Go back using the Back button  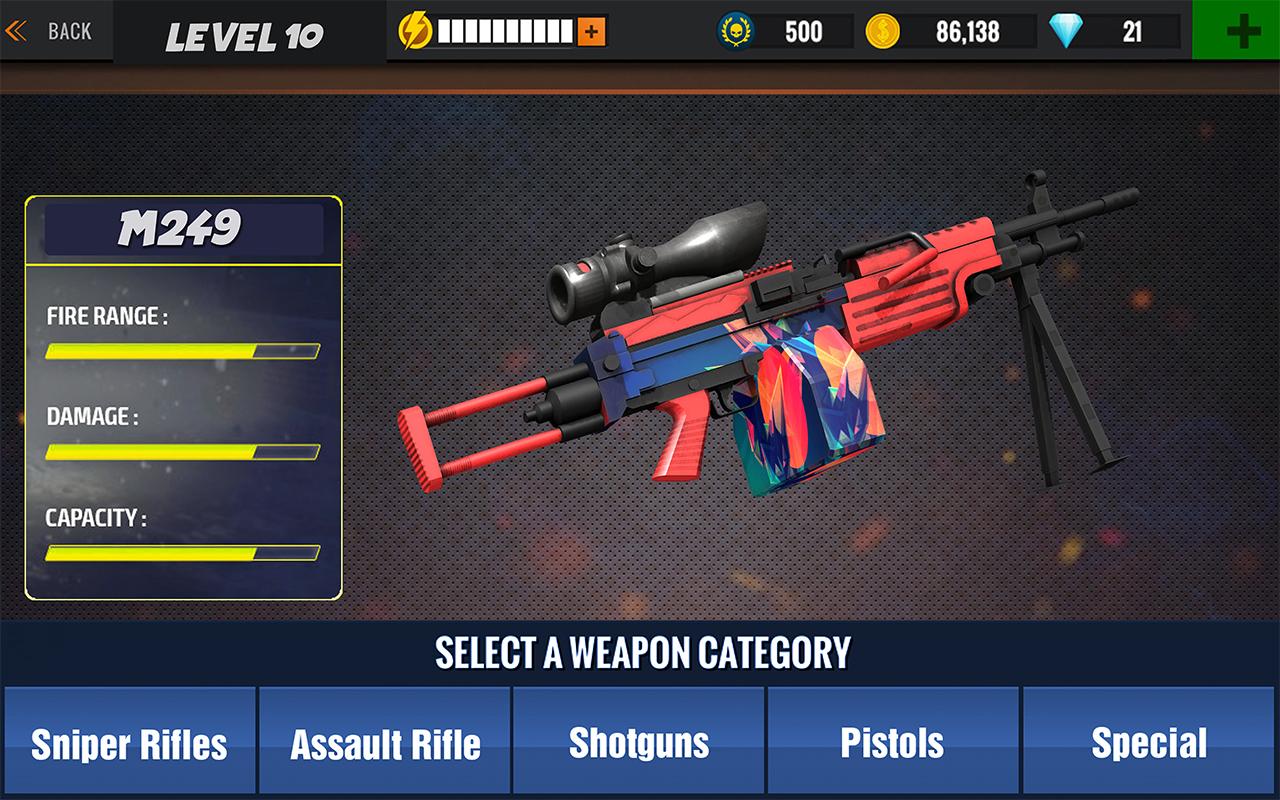(50, 31)
